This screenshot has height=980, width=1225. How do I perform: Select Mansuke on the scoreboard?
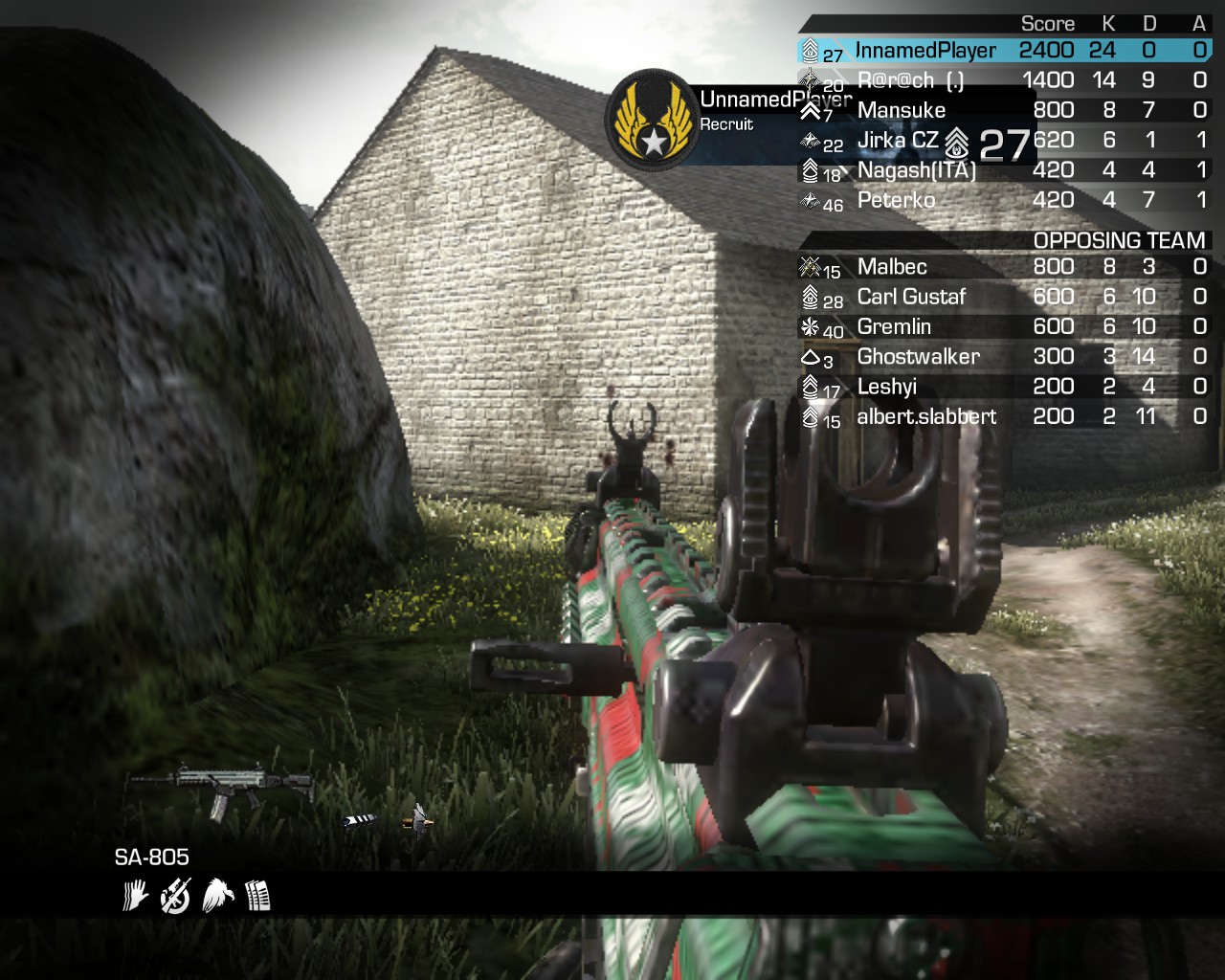(901, 111)
